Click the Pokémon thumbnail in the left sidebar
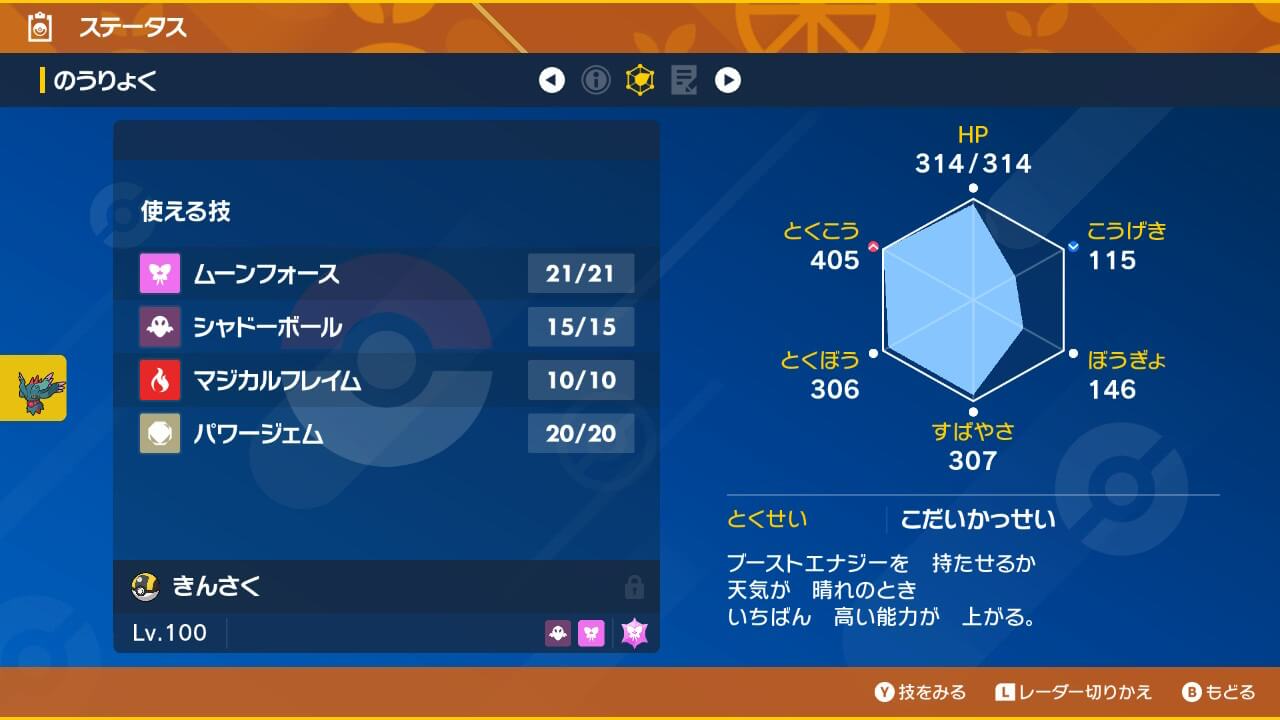This screenshot has width=1280, height=720. 33,387
